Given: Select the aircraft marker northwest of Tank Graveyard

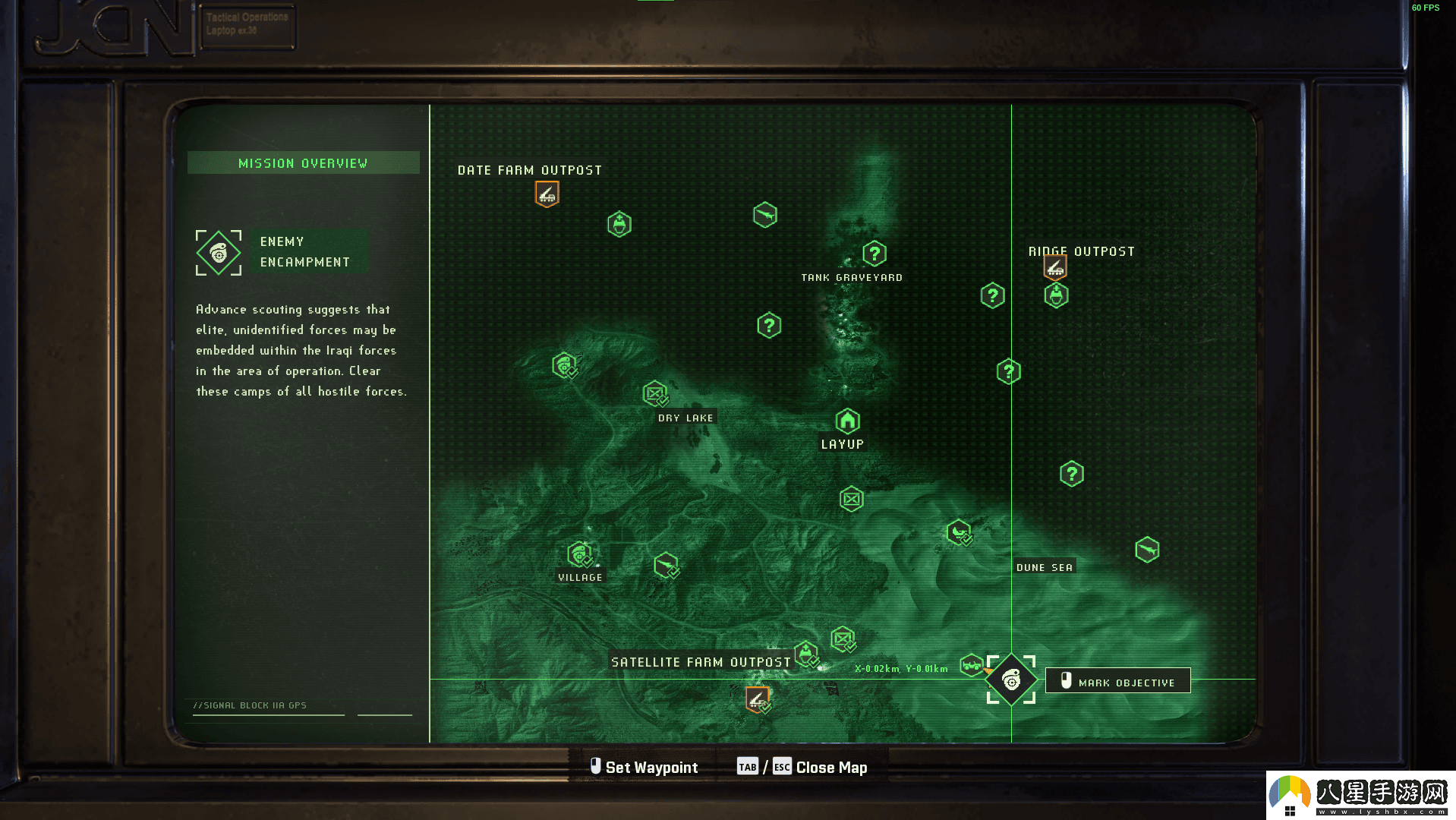Looking at the screenshot, I should [x=765, y=215].
